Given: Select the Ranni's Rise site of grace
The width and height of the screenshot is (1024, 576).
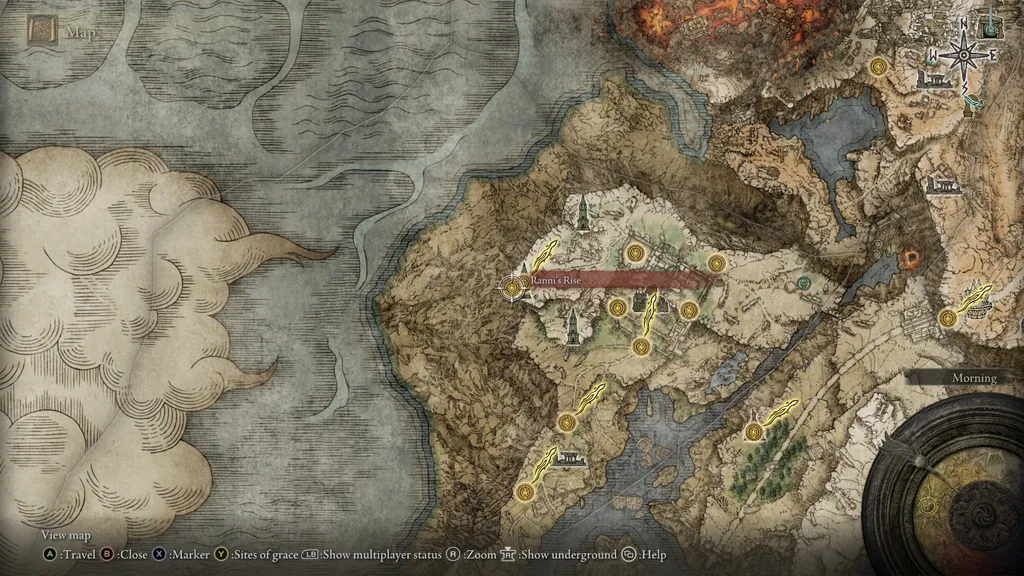Looking at the screenshot, I should coord(513,288).
